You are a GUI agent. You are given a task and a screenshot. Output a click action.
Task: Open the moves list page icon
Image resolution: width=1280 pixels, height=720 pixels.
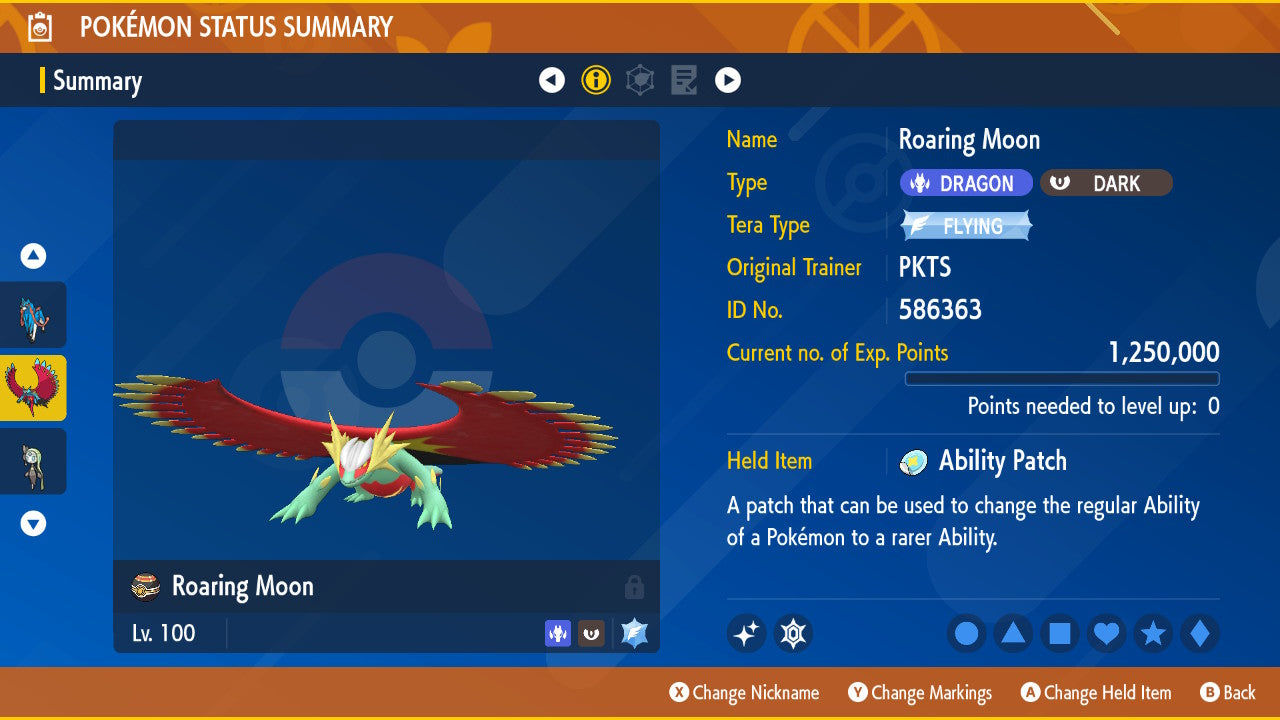(684, 79)
